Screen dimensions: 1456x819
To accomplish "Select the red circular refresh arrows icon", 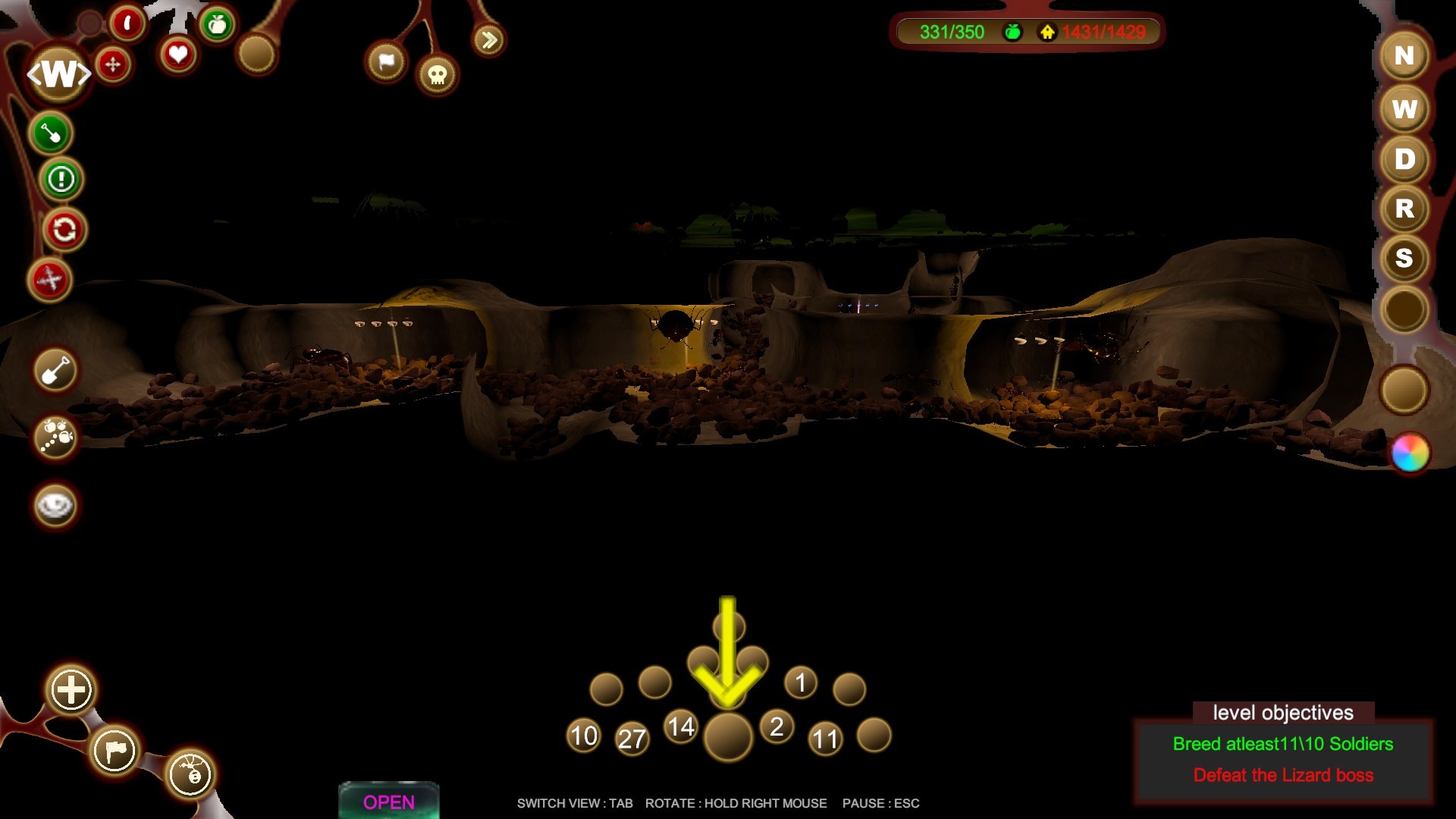I will pos(64,230).
